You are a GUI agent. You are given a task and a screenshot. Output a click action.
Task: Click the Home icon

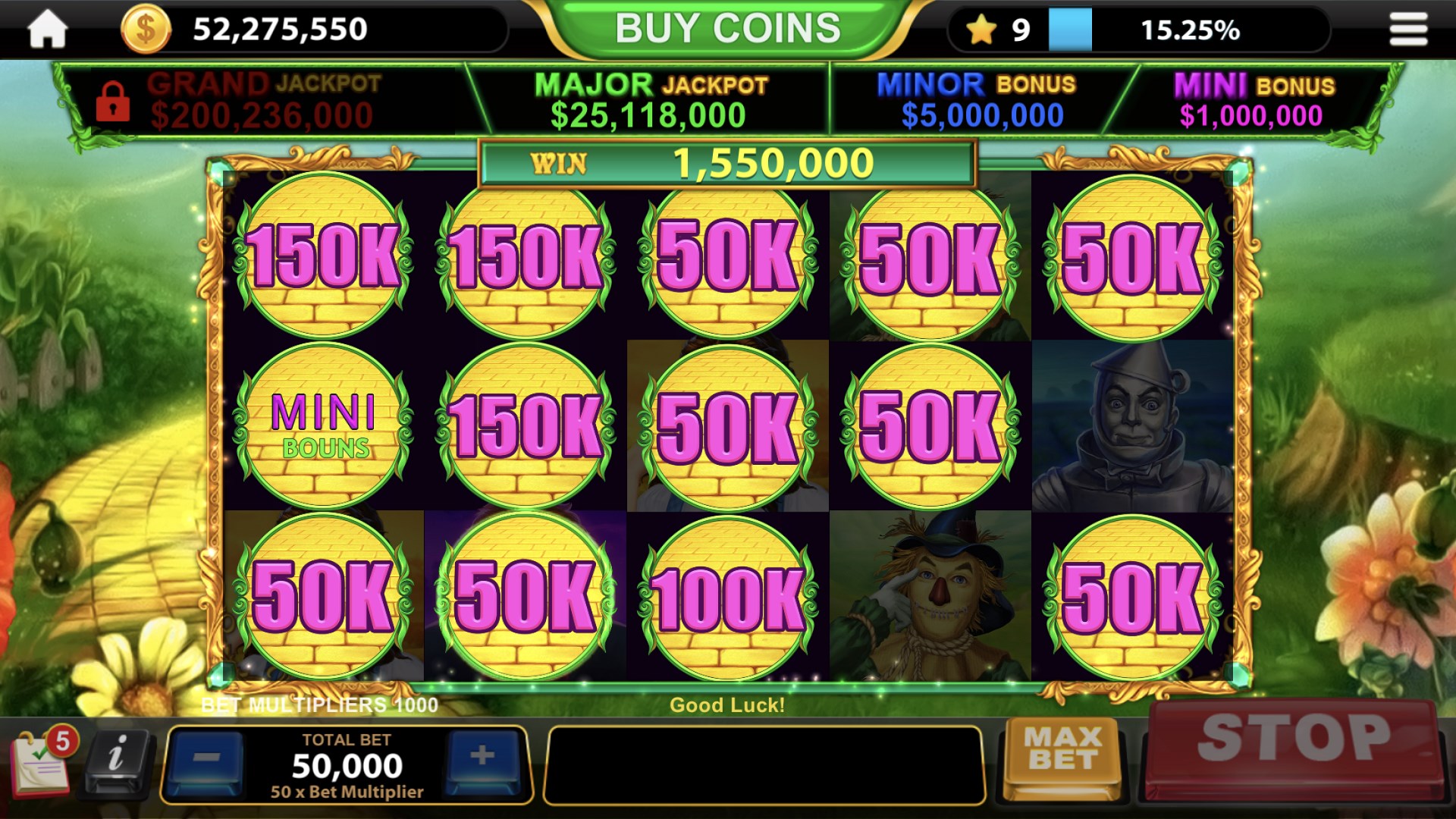(x=47, y=28)
